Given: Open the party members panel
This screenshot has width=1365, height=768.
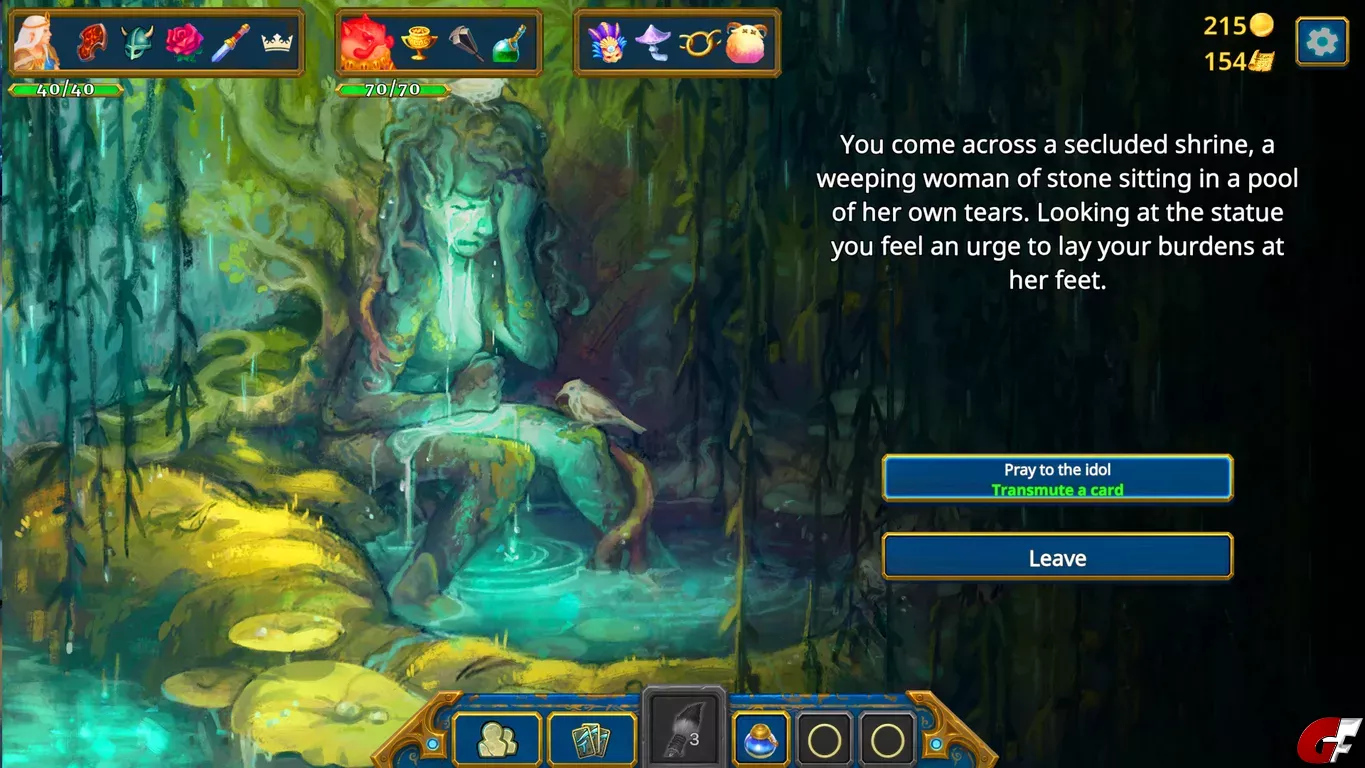Looking at the screenshot, I should point(497,741).
